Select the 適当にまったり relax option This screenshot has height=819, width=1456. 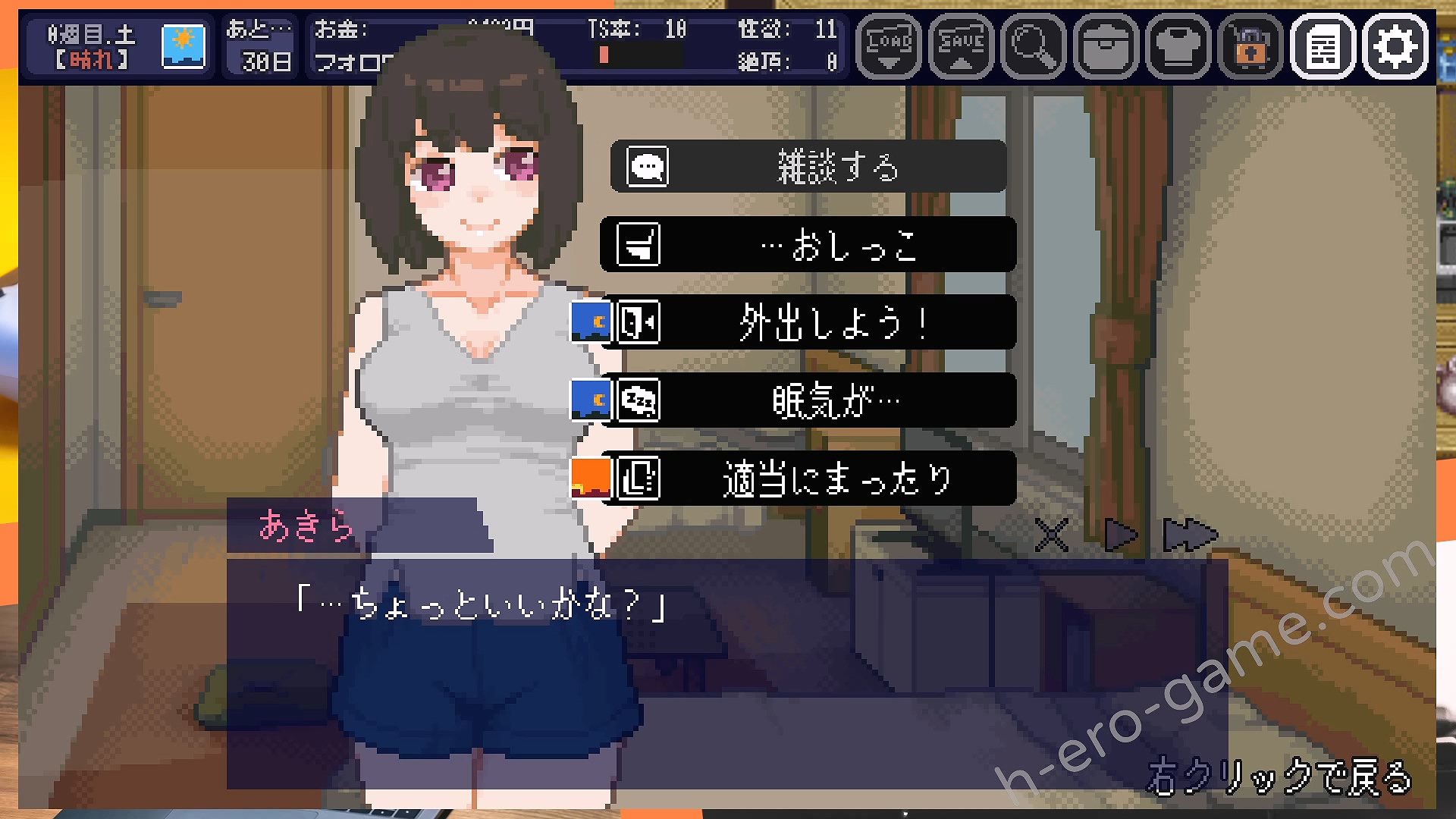tap(808, 479)
